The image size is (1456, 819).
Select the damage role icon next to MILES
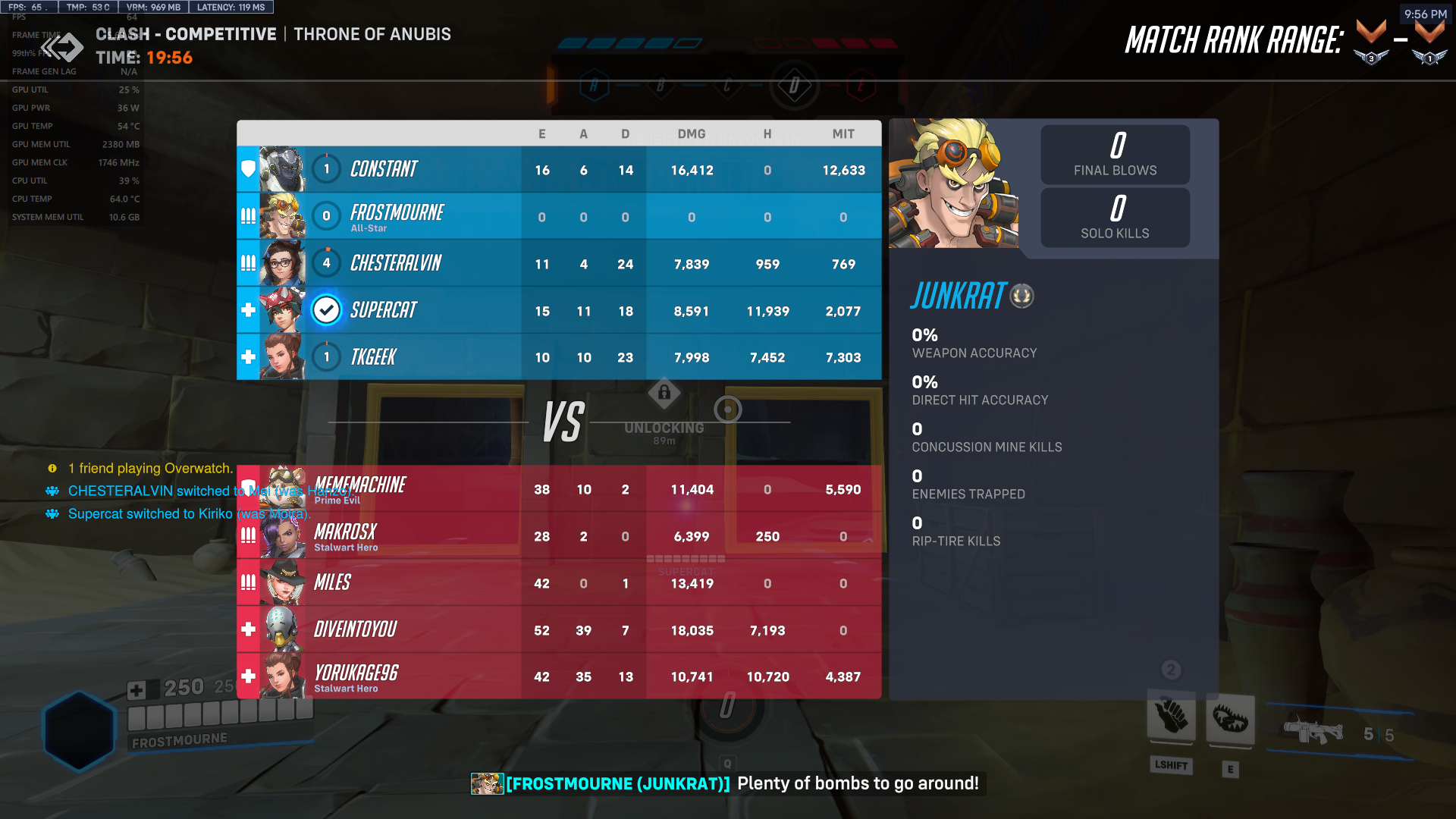coord(247,583)
